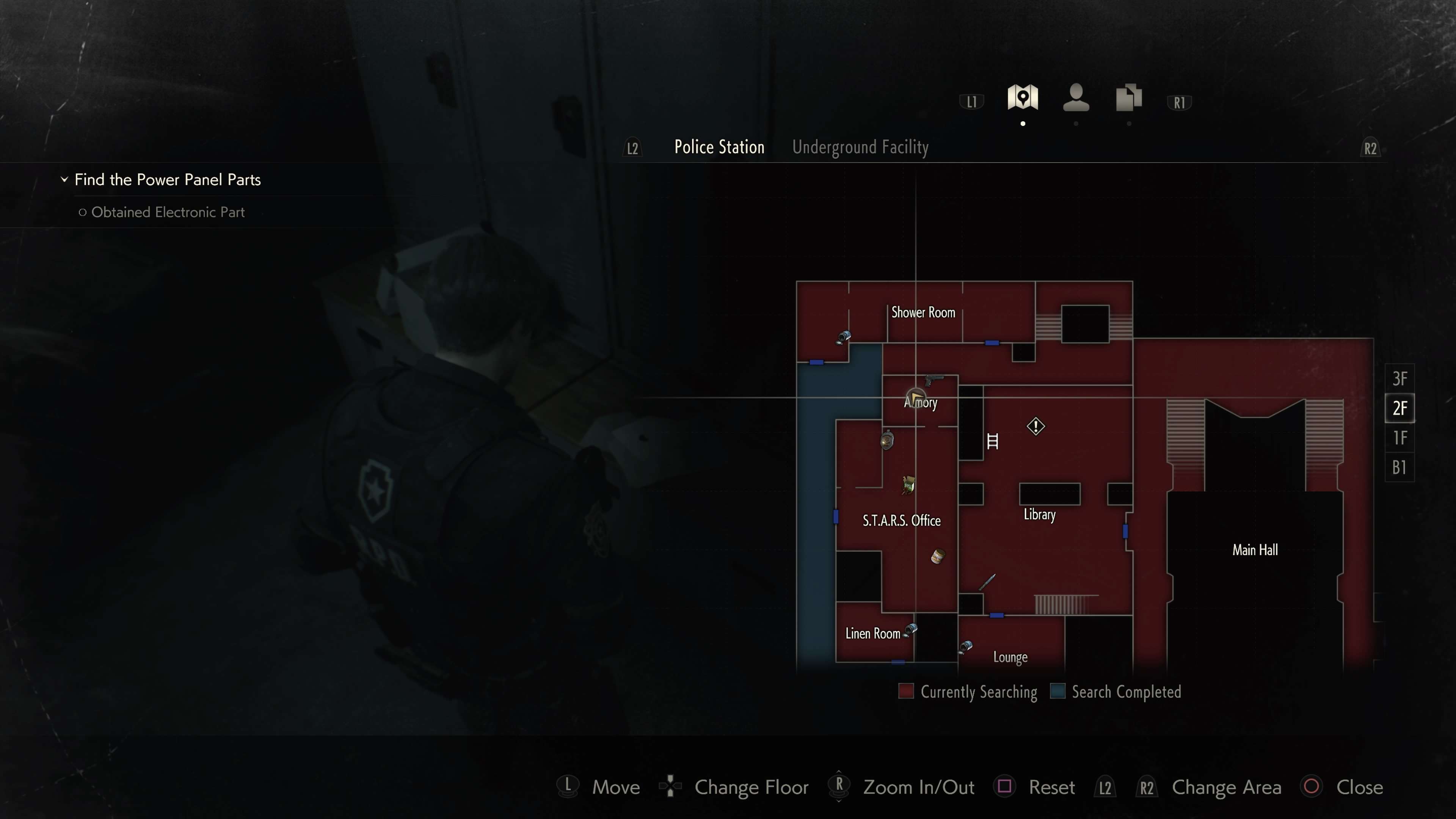The image size is (1456, 819).
Task: Click the handgun item icon above the Armory
Action: [x=933, y=379]
